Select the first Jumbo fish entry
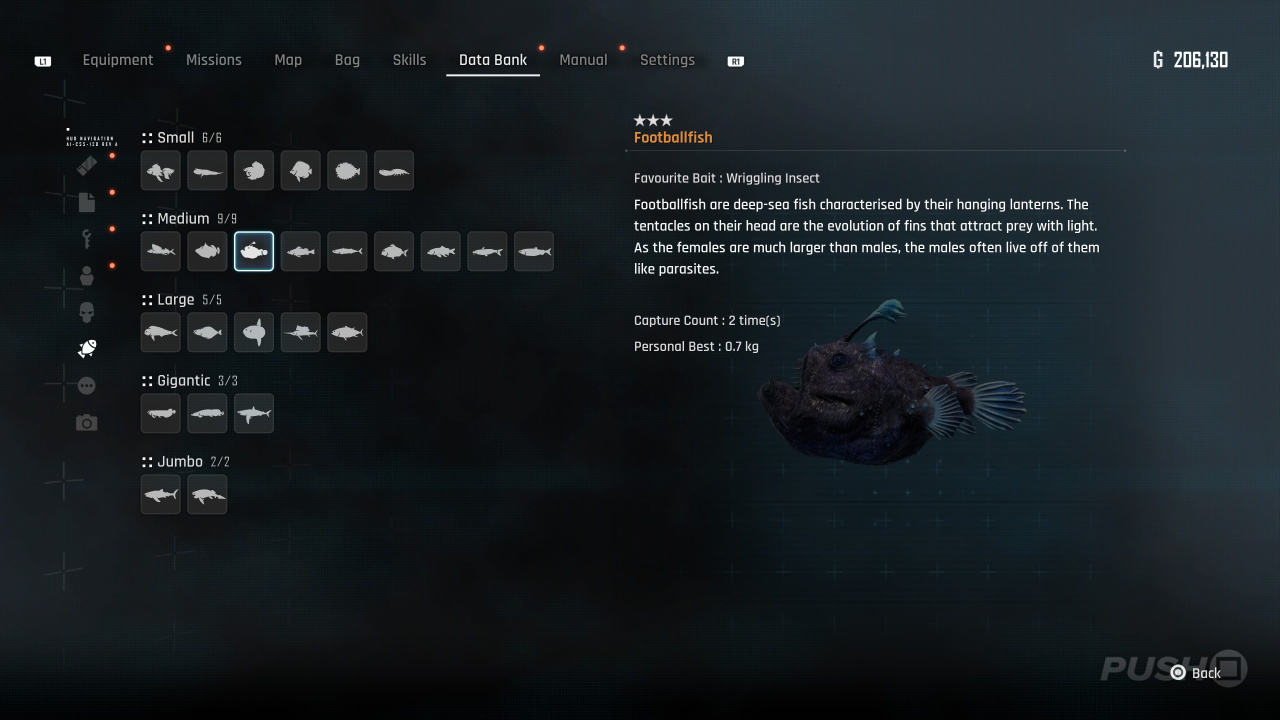The width and height of the screenshot is (1280, 720). coord(161,495)
